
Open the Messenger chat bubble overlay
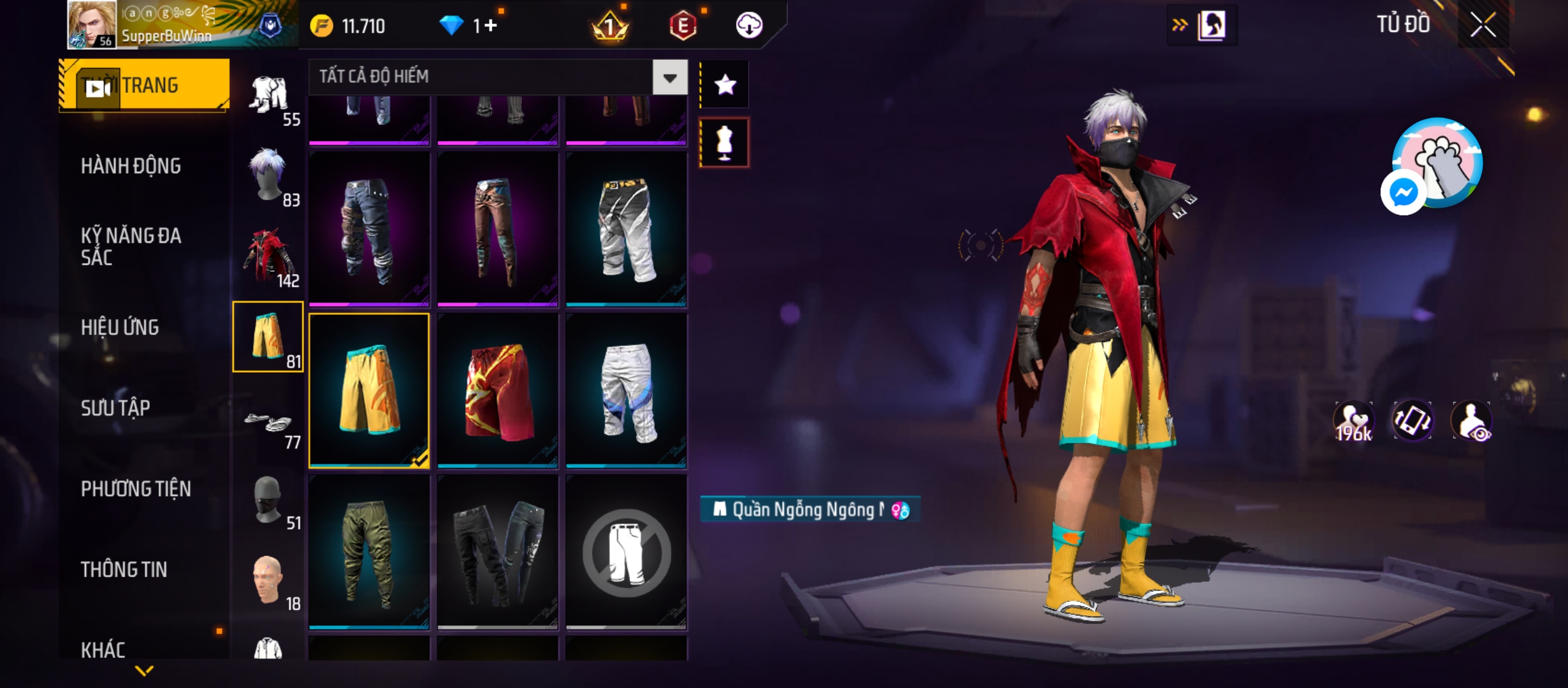pyautogui.click(x=1403, y=192)
